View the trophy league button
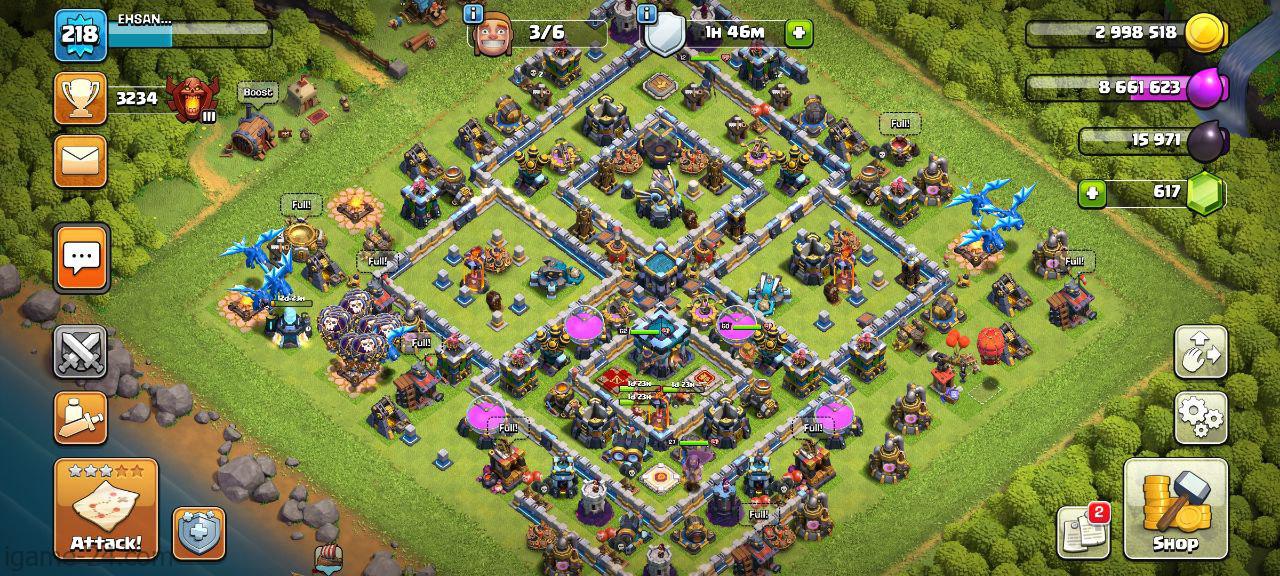This screenshot has height=576, width=1280. tap(80, 98)
